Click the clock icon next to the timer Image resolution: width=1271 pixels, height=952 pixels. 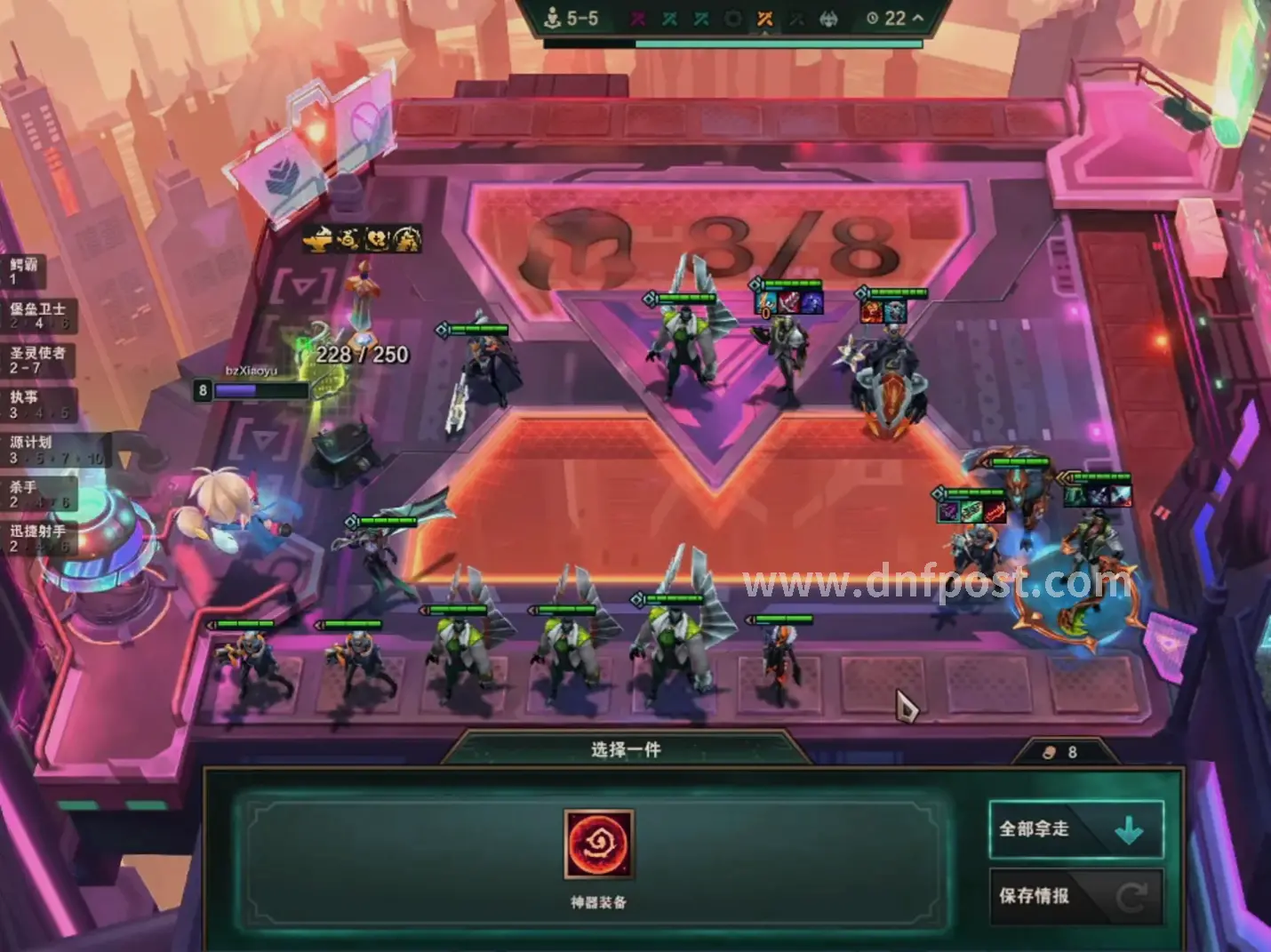tap(872, 18)
